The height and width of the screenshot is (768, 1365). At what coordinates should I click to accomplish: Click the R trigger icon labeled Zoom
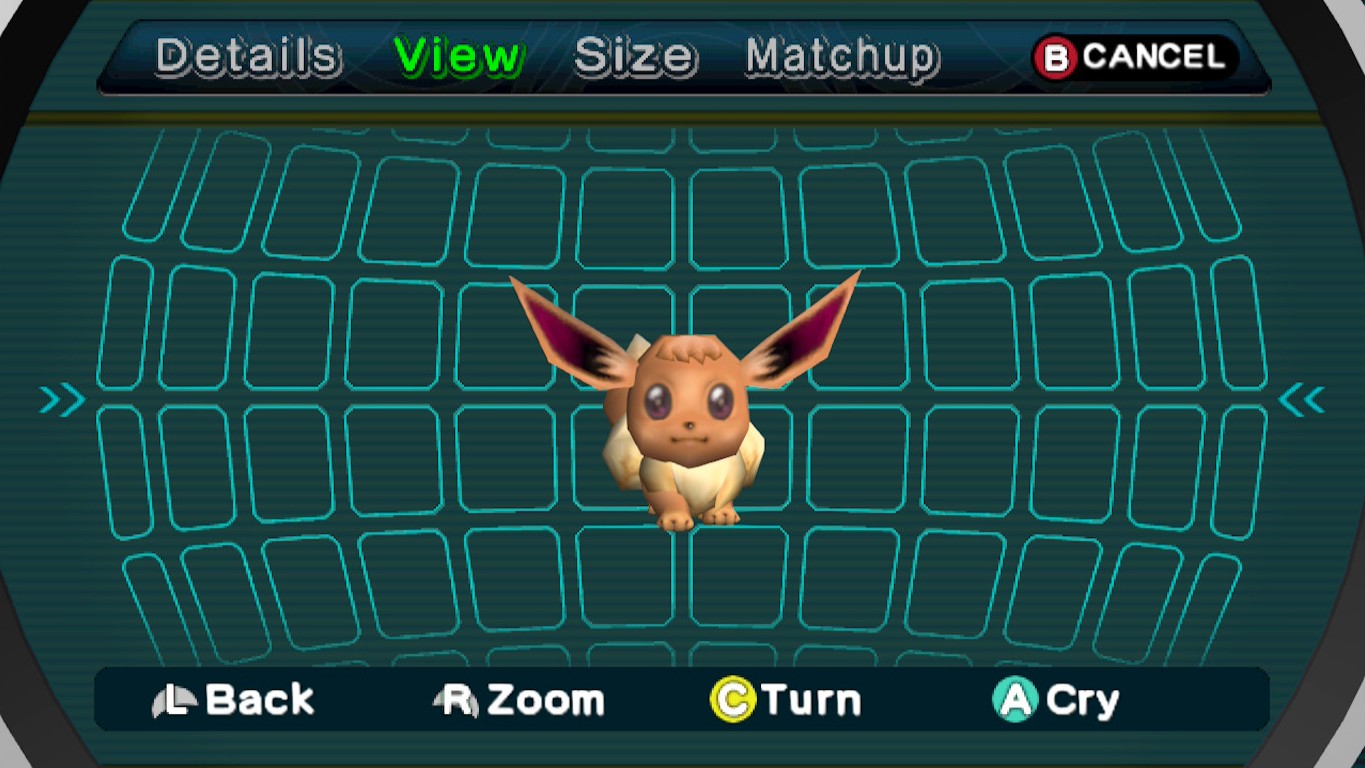pos(456,699)
